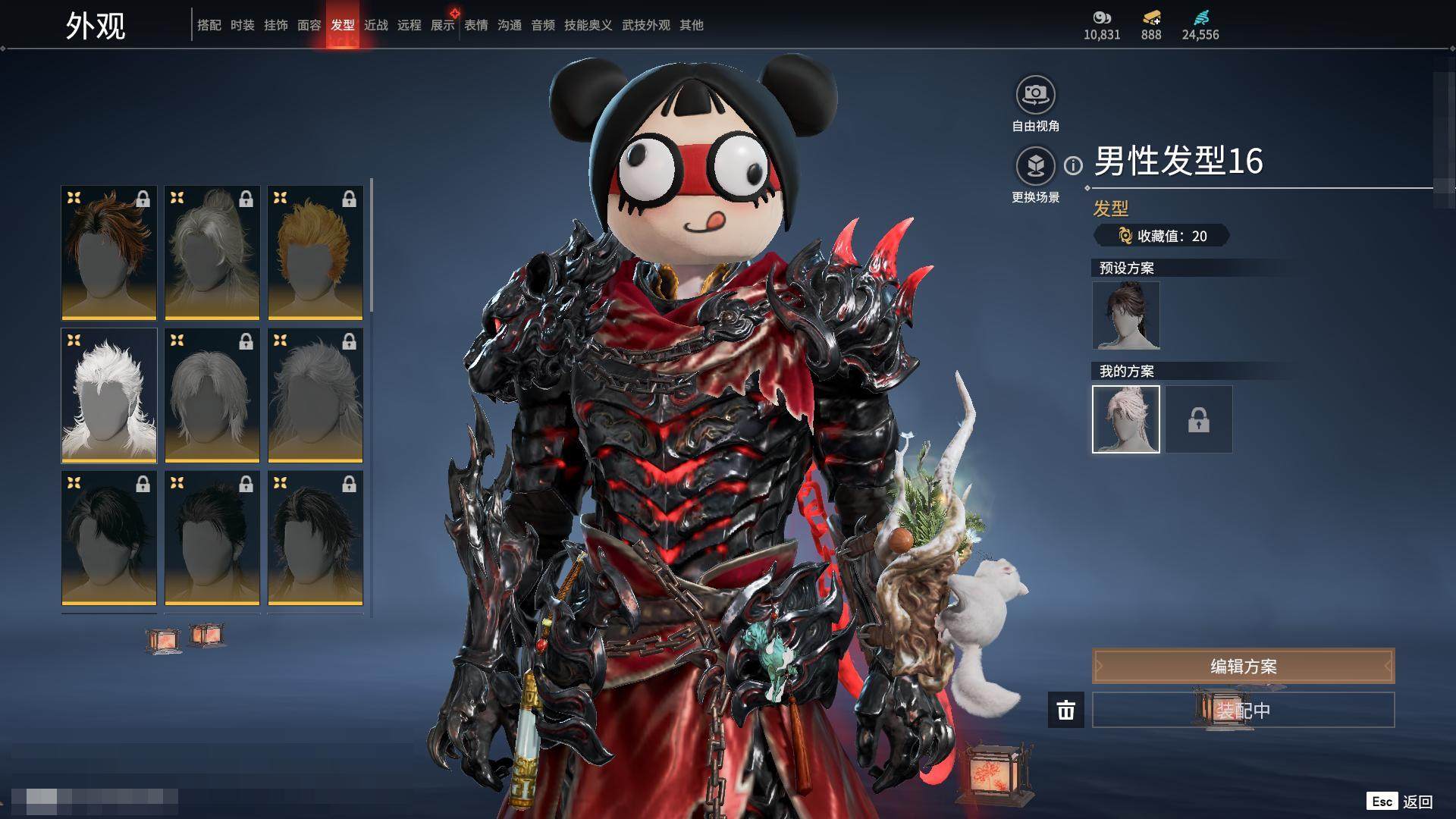Open the 时装 tab
Viewport: 1456px width, 819px height.
click(x=243, y=25)
